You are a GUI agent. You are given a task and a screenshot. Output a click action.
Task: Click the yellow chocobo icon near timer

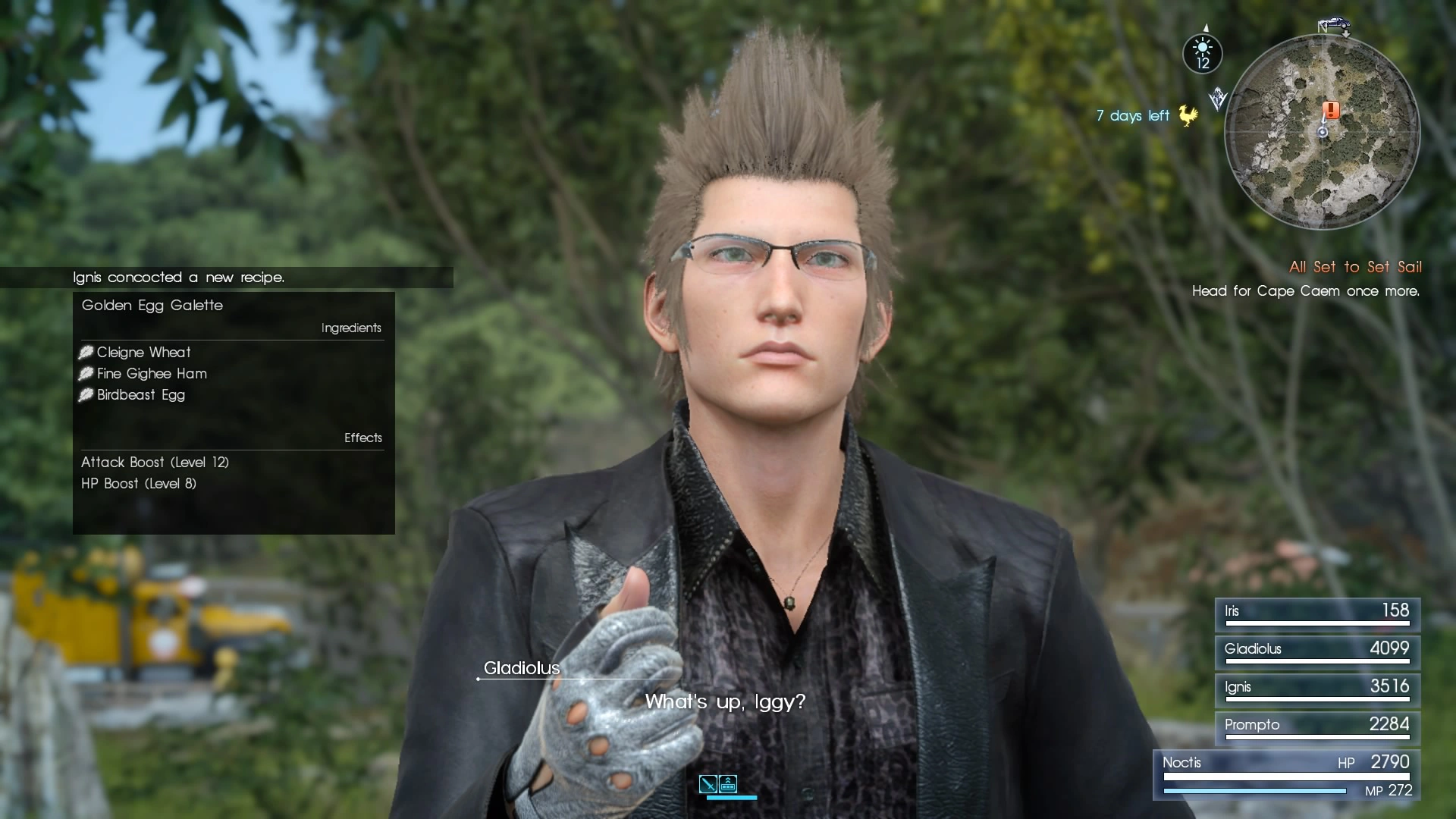[x=1188, y=115]
